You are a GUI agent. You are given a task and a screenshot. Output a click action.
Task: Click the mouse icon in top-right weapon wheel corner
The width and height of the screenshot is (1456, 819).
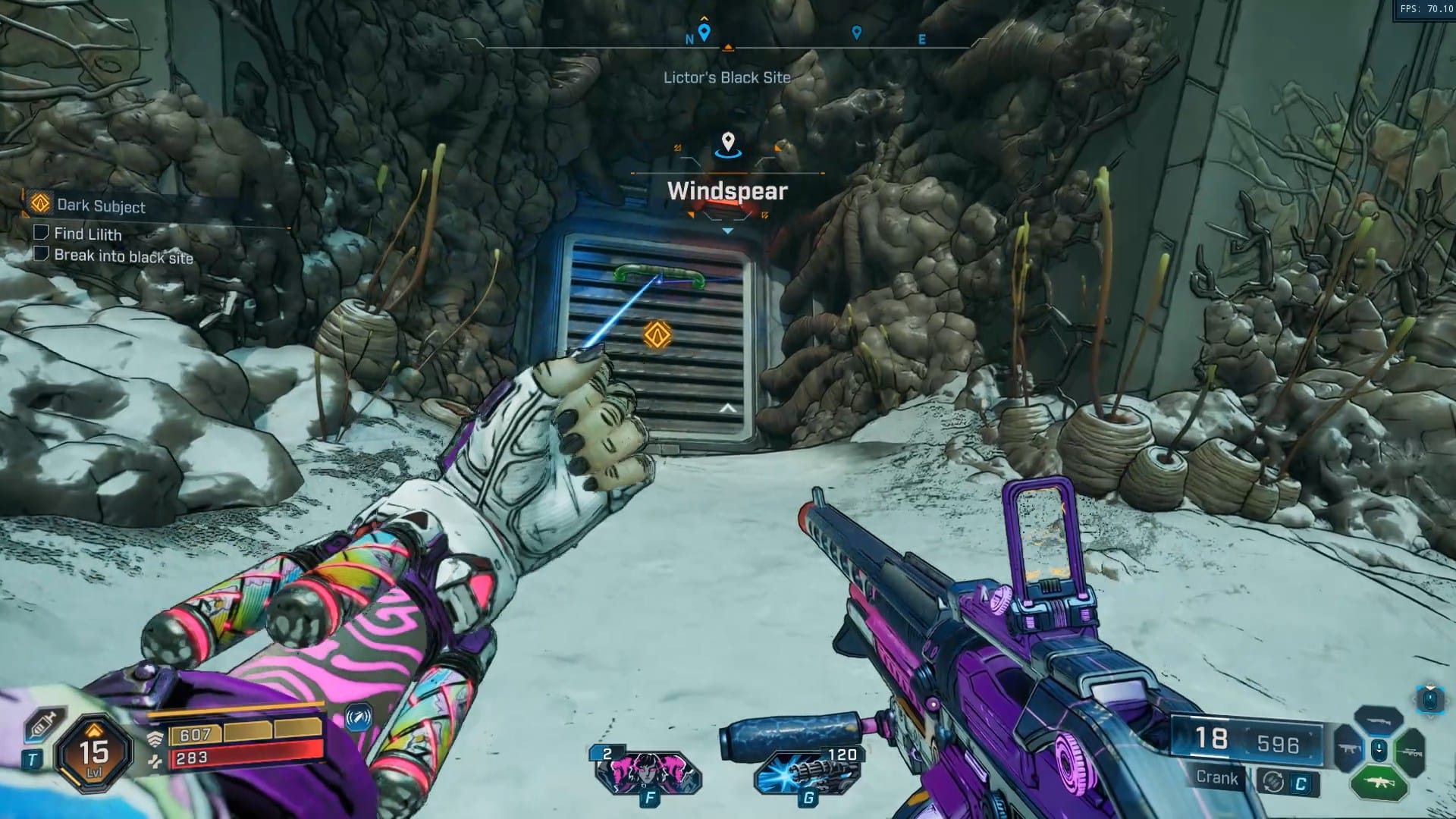[x=1429, y=698]
